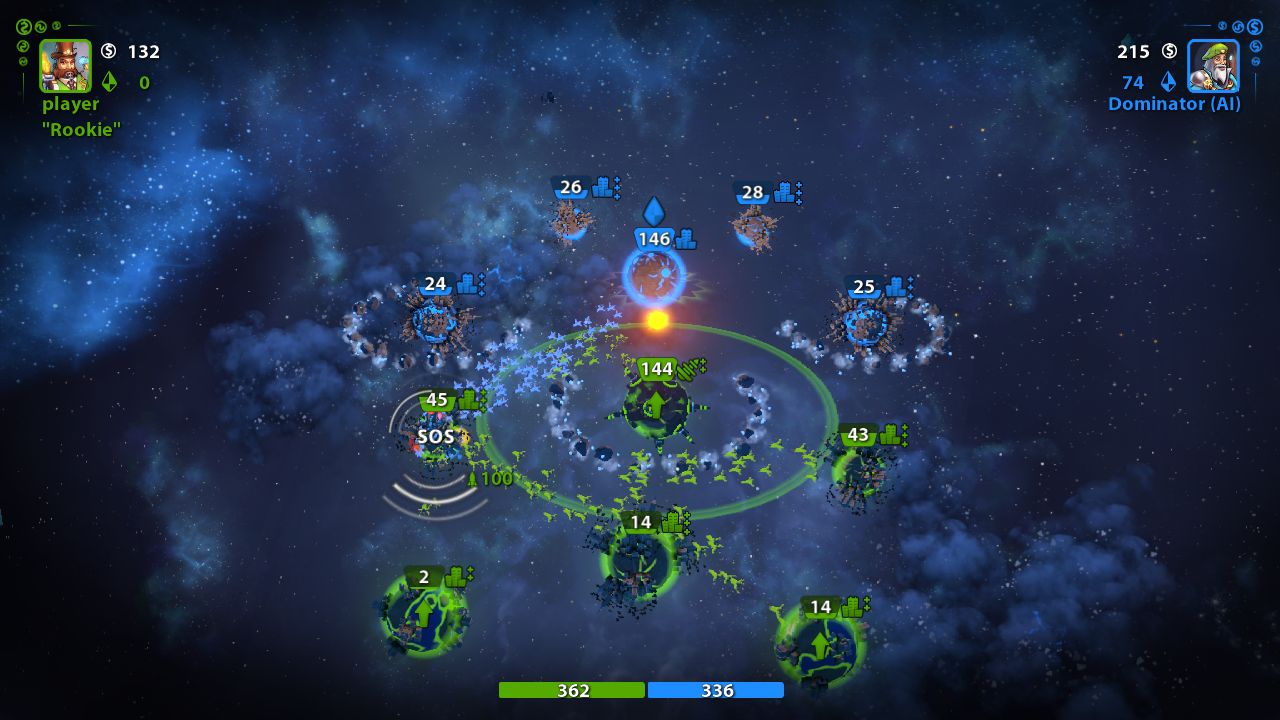Toggle the upgrade plus marks on planet 14
The height and width of the screenshot is (720, 1280).
(x=689, y=522)
